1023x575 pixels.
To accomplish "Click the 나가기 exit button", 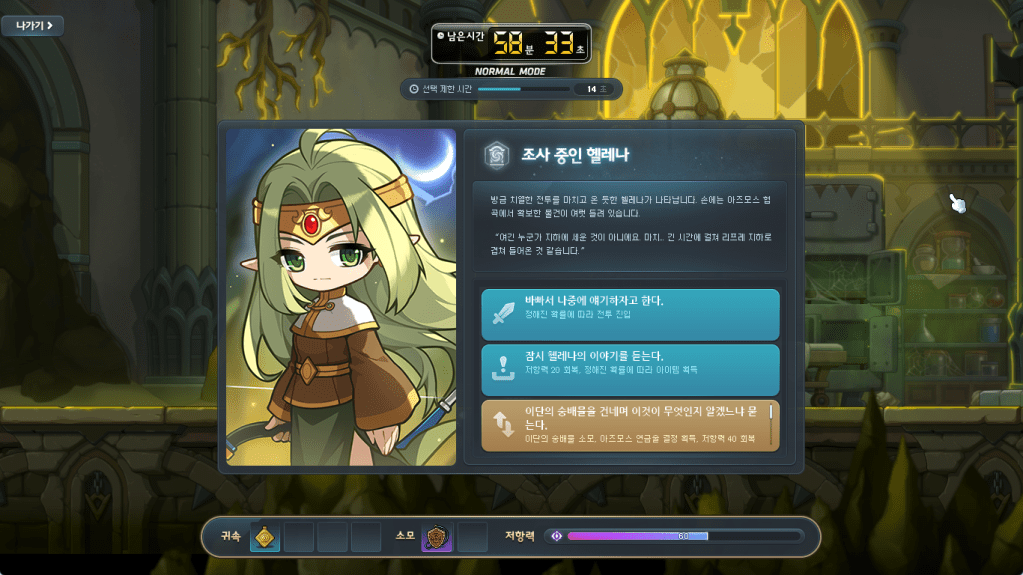I will coord(32,25).
